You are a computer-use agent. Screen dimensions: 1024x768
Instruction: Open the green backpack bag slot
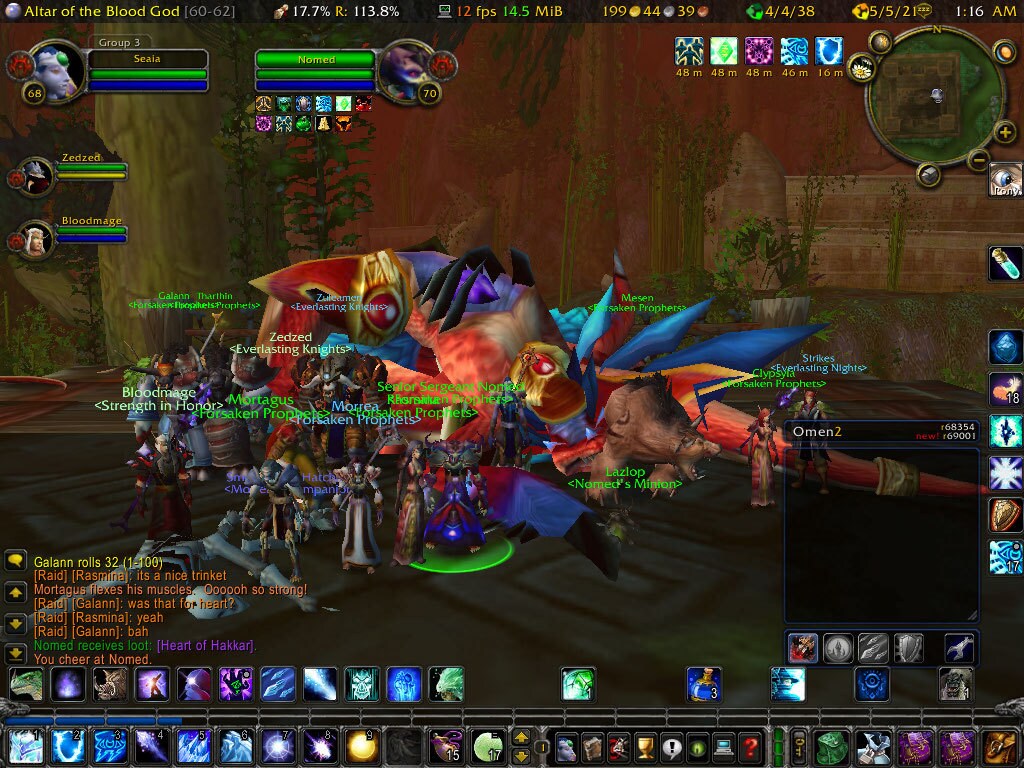tap(832, 746)
